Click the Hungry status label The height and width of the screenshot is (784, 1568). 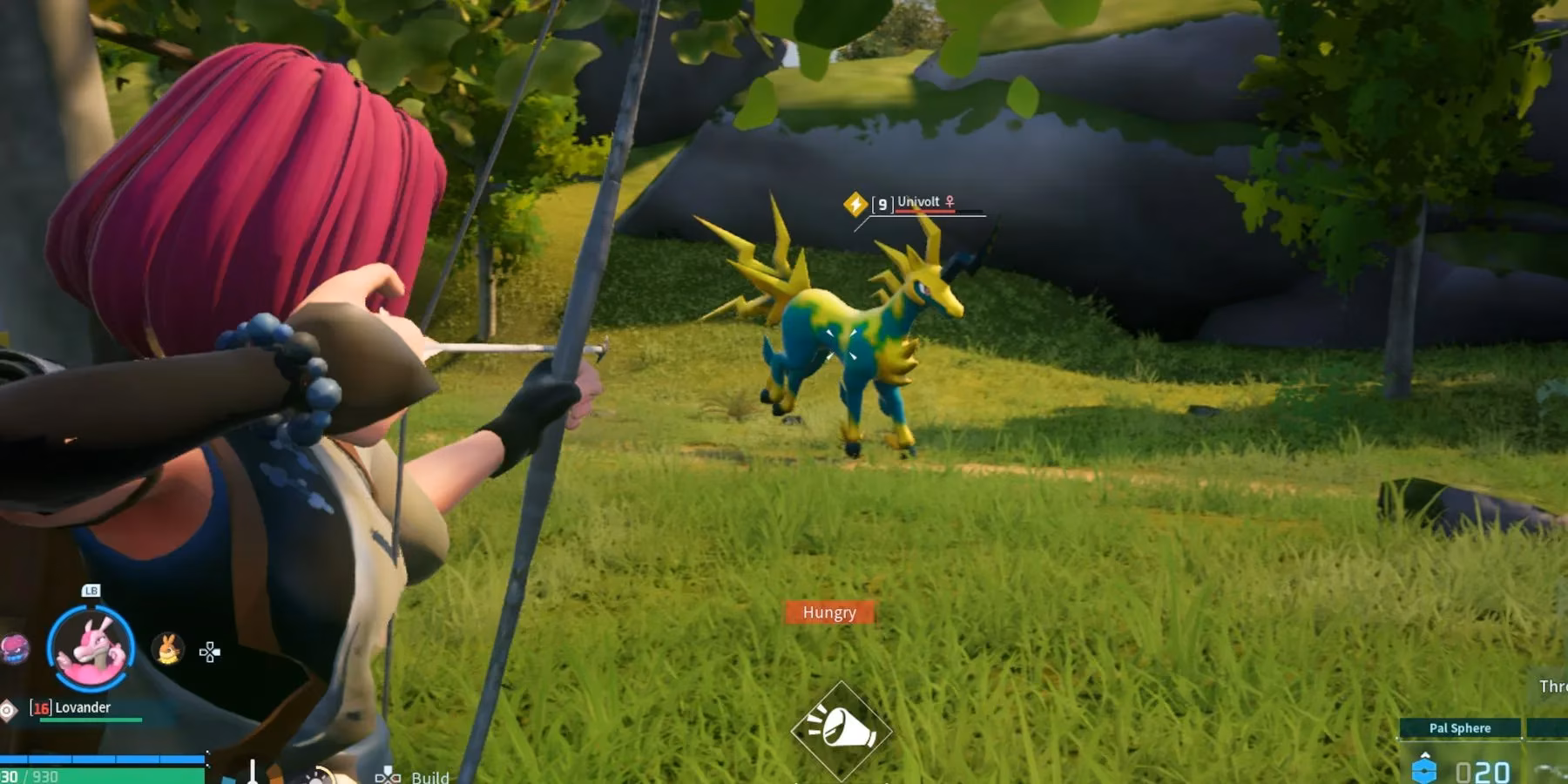(828, 612)
